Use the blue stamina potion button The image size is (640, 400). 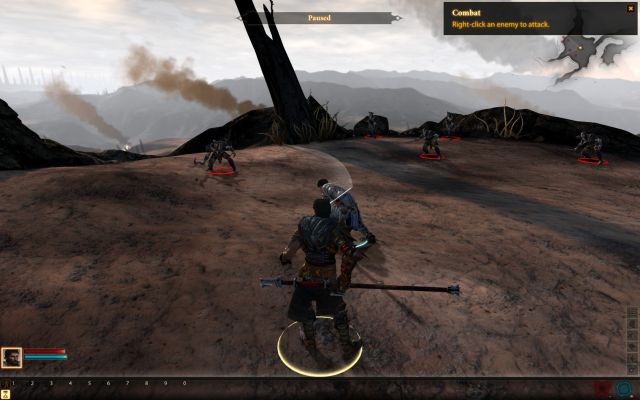point(624,387)
